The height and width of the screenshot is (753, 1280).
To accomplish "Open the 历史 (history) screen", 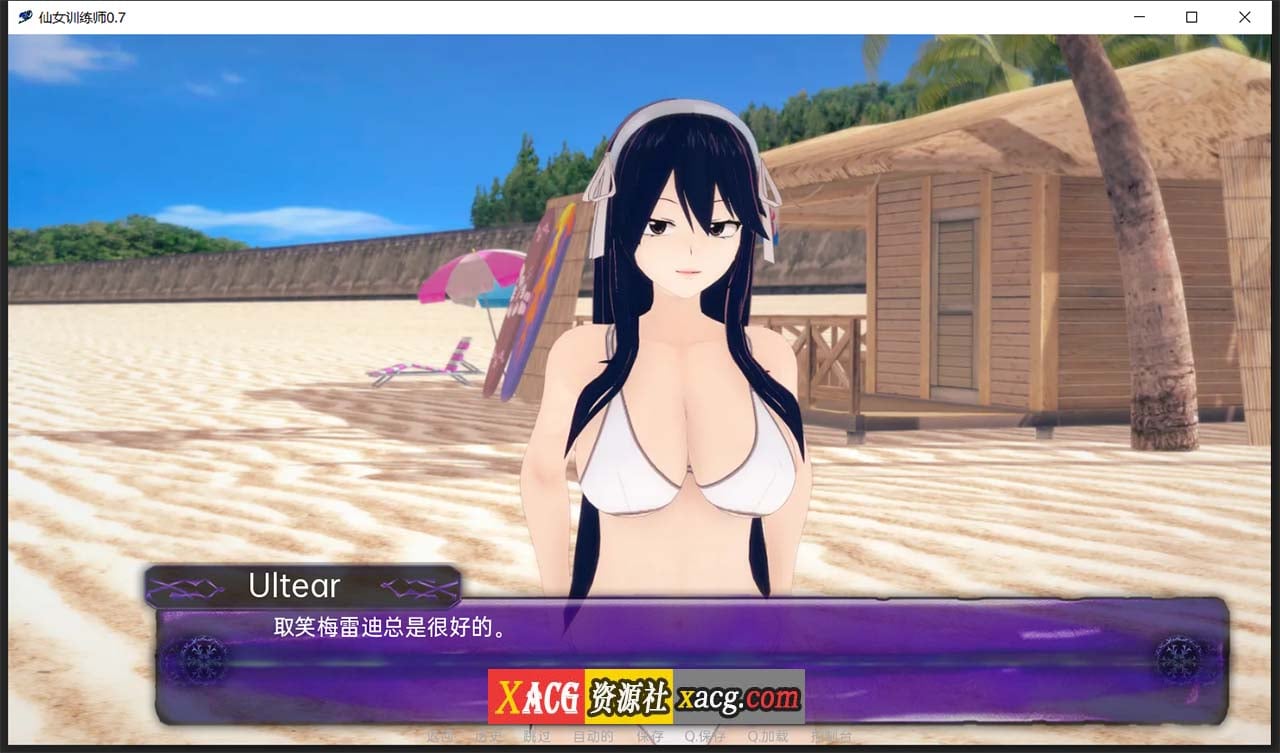I will pos(488,736).
